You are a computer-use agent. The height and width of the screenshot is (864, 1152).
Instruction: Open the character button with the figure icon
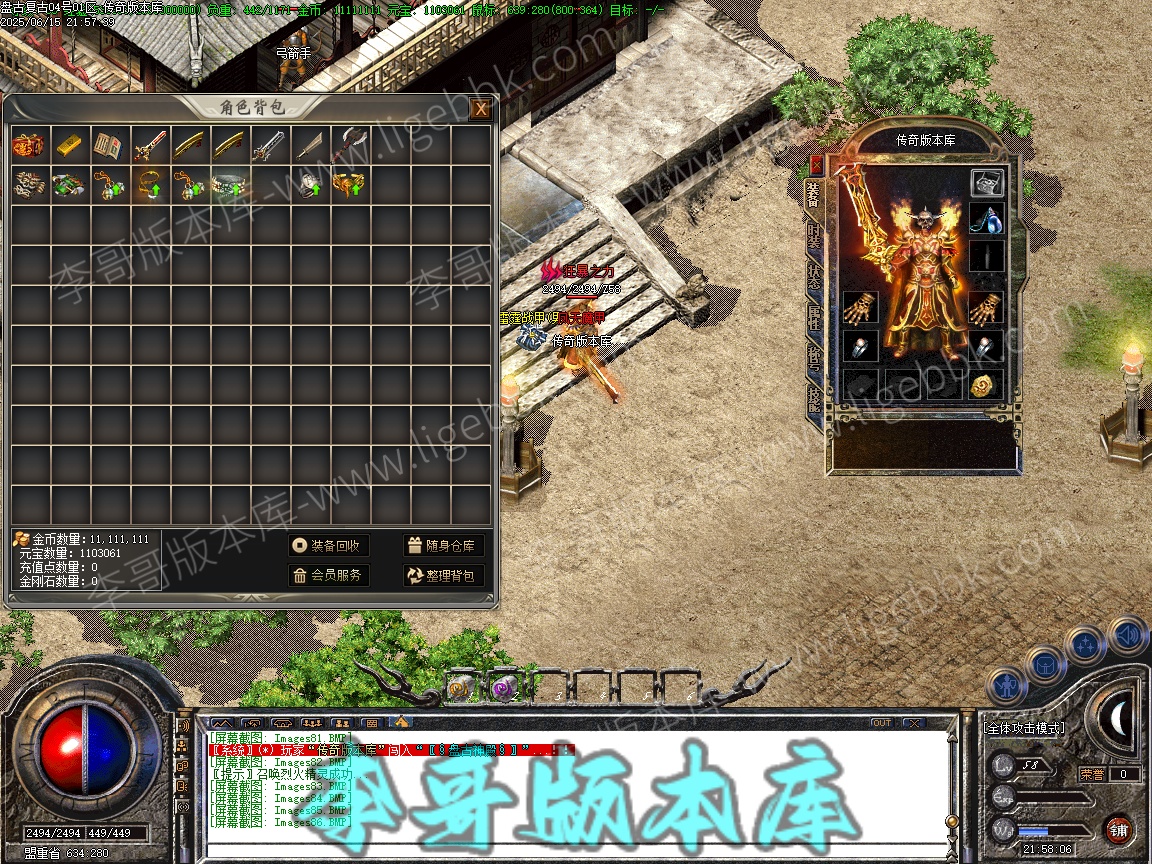1006,686
